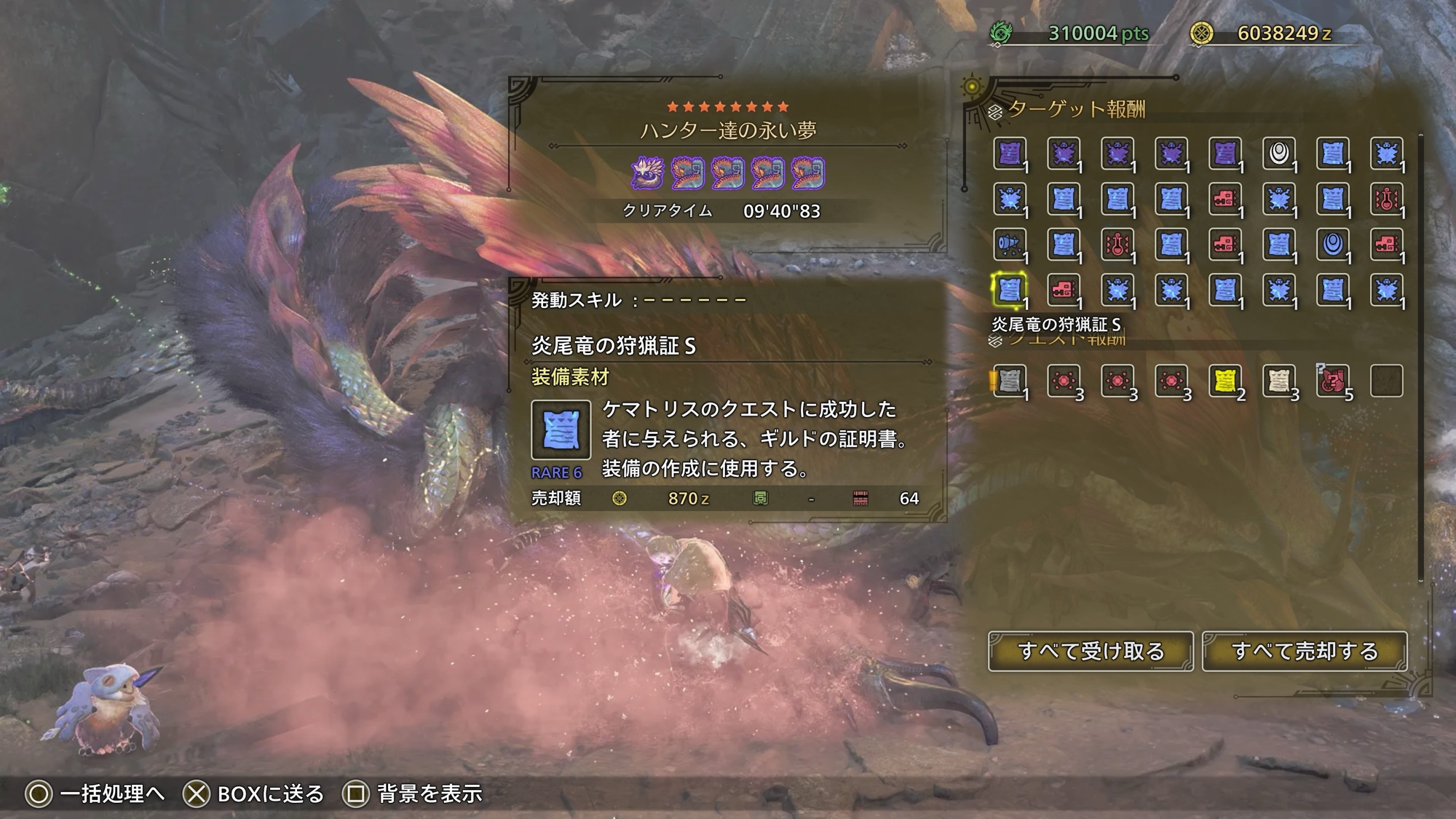The width and height of the screenshot is (1456, 819).
Task: Click the yellow-highlighted 炎尾竜の狩猟証S slot
Action: pos(1010,290)
